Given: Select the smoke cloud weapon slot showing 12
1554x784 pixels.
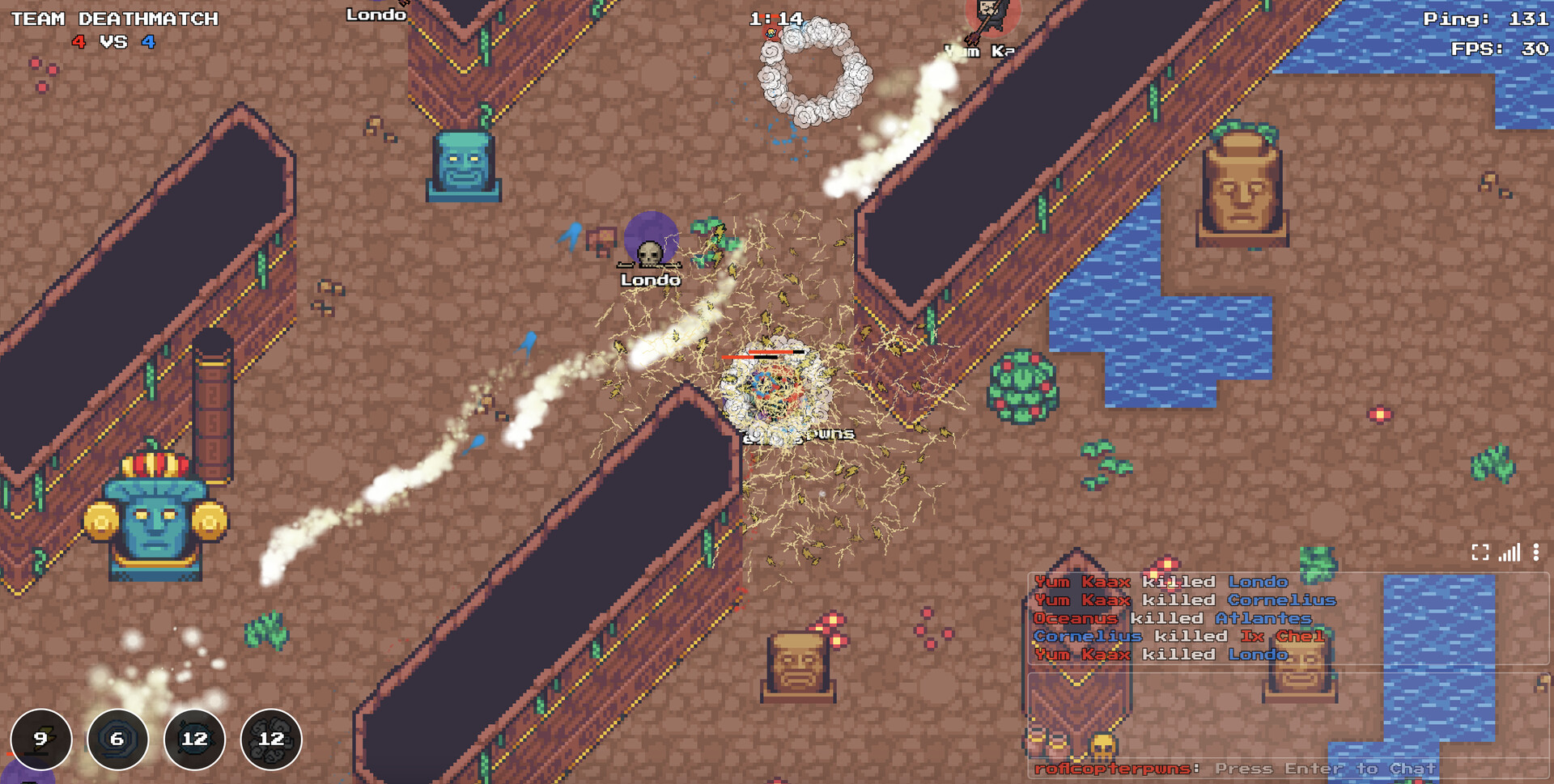Looking at the screenshot, I should click(270, 739).
